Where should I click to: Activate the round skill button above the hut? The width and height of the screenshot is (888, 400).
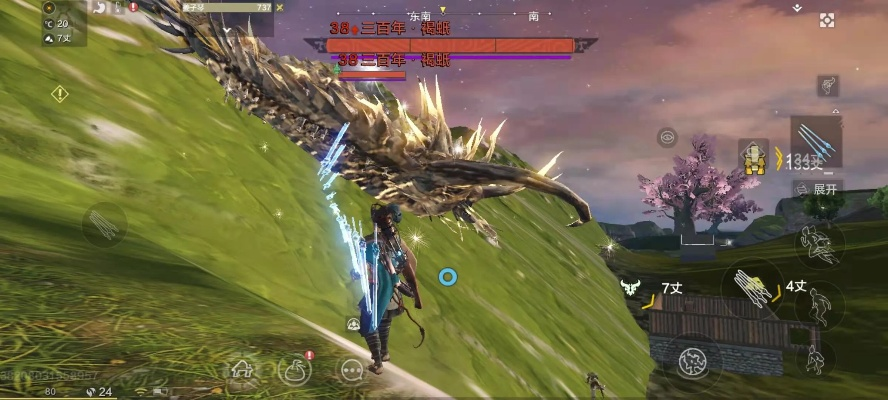coord(693,359)
